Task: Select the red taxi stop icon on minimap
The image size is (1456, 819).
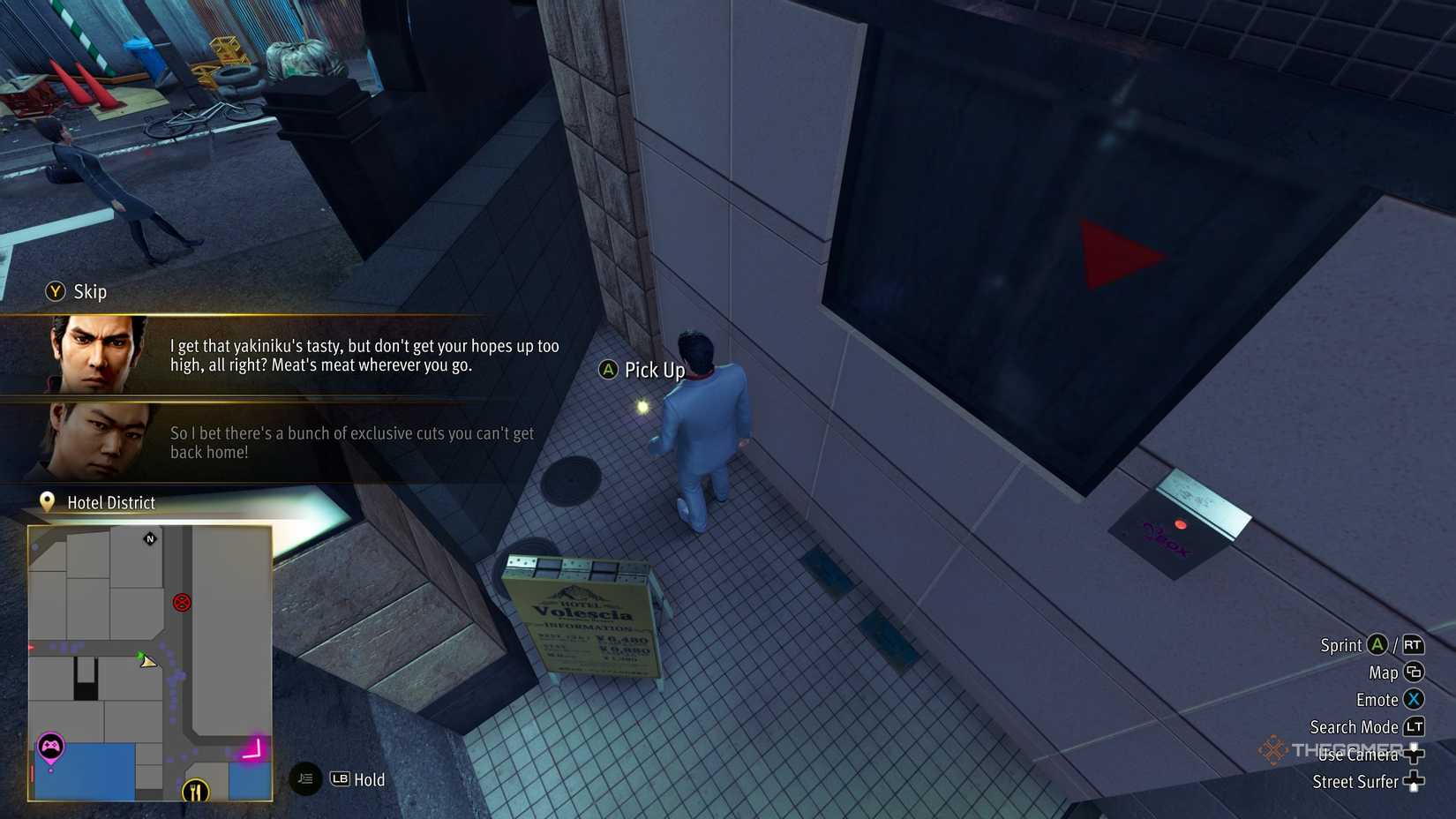Action: pos(182,604)
